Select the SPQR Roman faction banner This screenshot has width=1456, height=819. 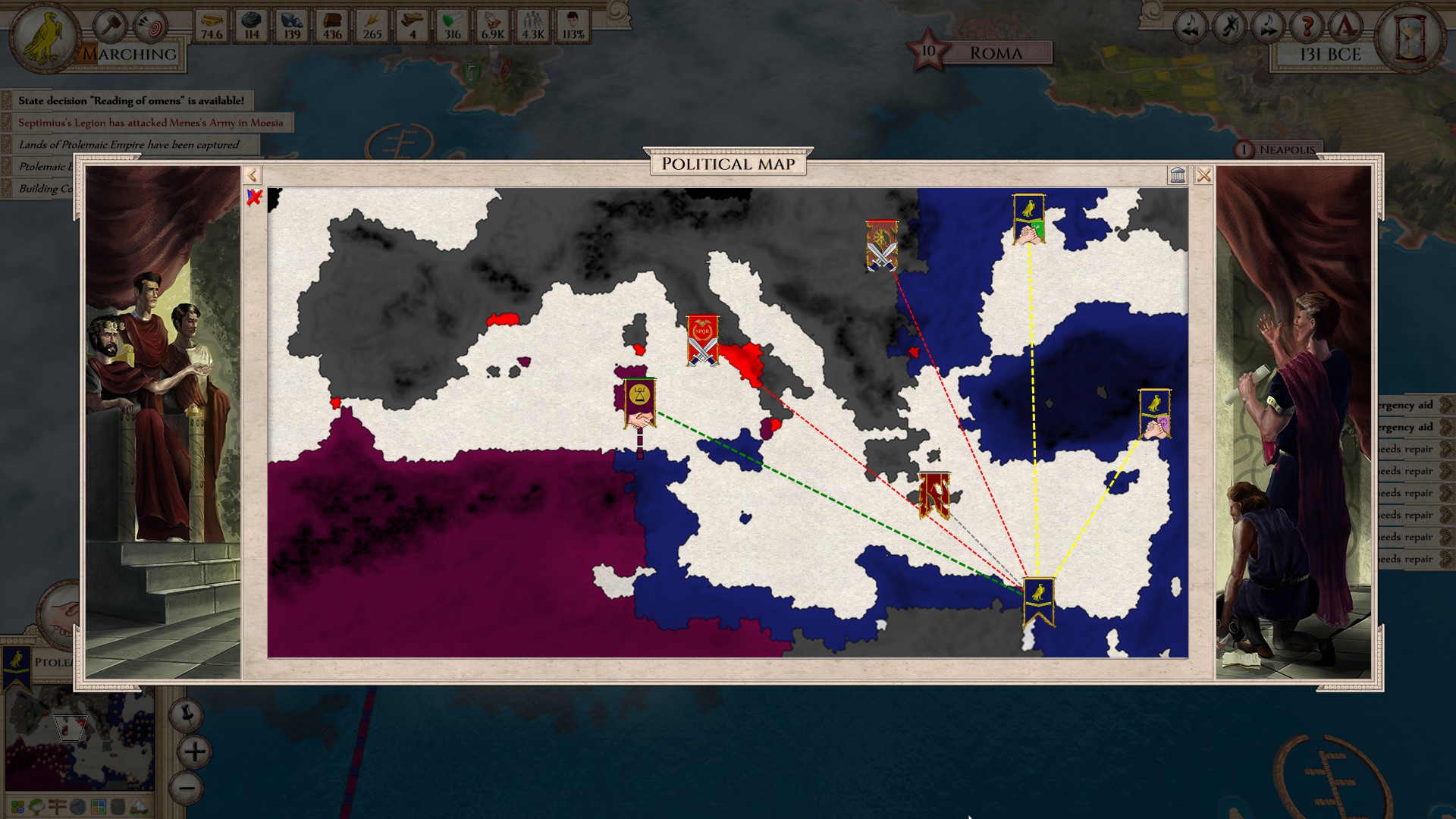pyautogui.click(x=702, y=340)
